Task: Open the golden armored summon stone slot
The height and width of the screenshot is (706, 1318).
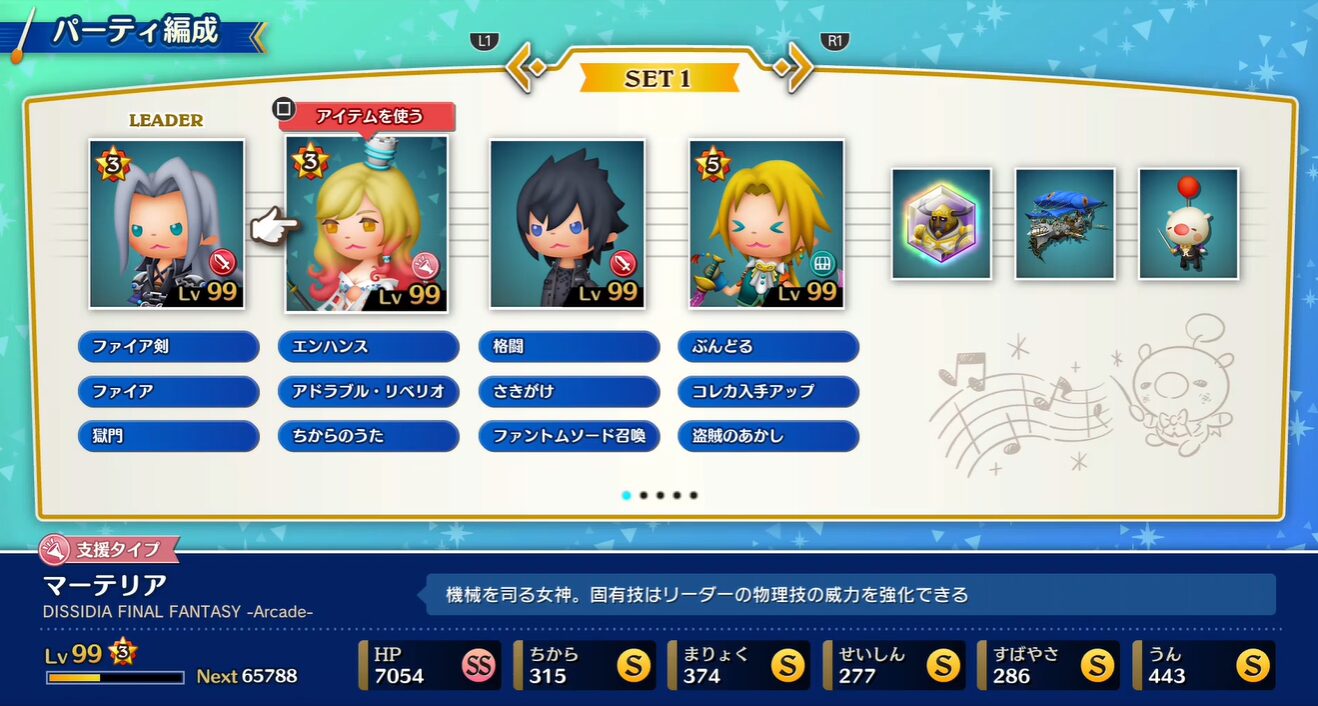Action: pos(941,224)
